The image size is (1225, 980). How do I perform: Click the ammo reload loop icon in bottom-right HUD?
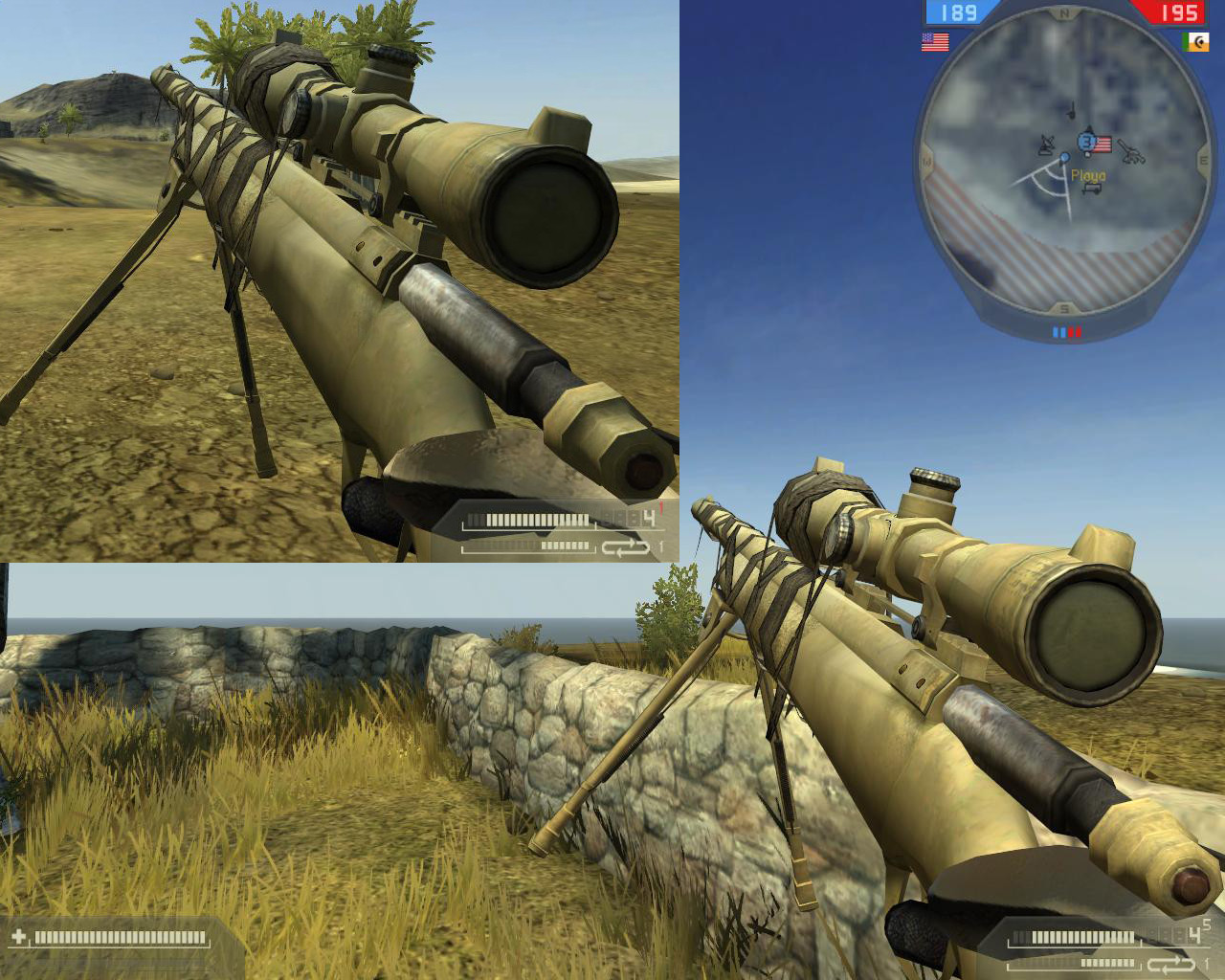1170,964
